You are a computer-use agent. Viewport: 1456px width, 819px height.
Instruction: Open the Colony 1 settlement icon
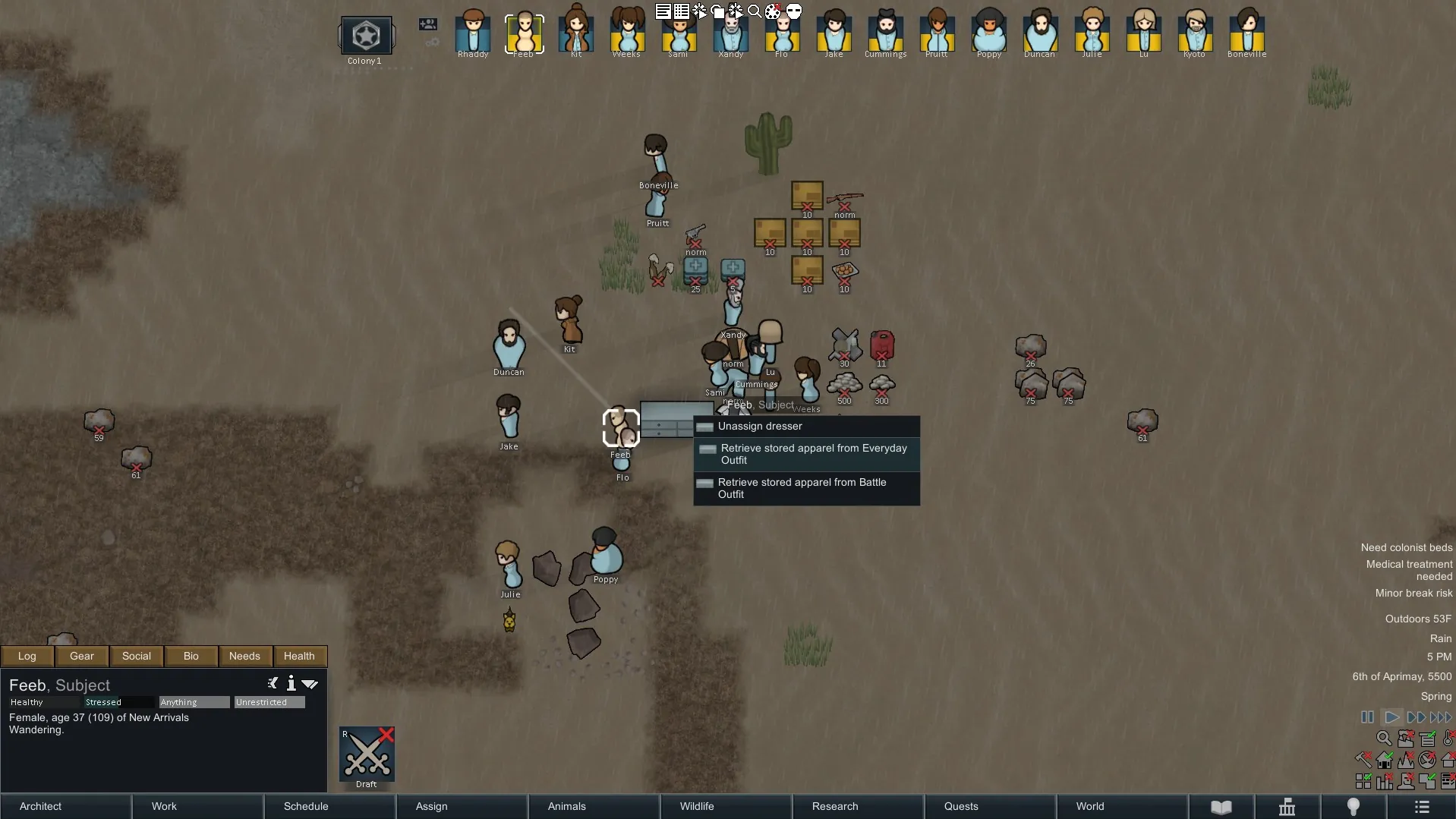[x=366, y=36]
